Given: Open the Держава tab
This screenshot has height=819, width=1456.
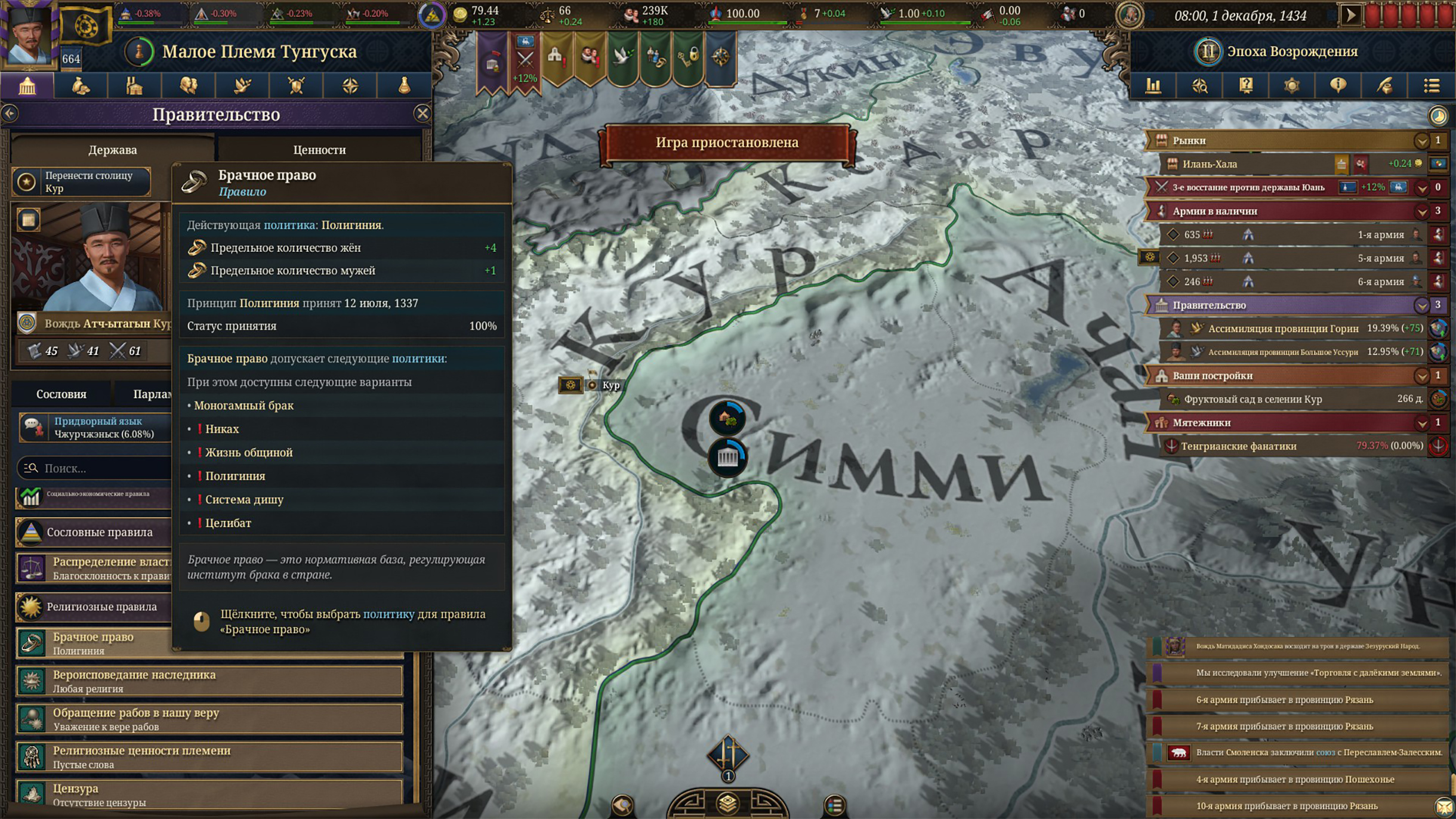Looking at the screenshot, I should (x=112, y=149).
